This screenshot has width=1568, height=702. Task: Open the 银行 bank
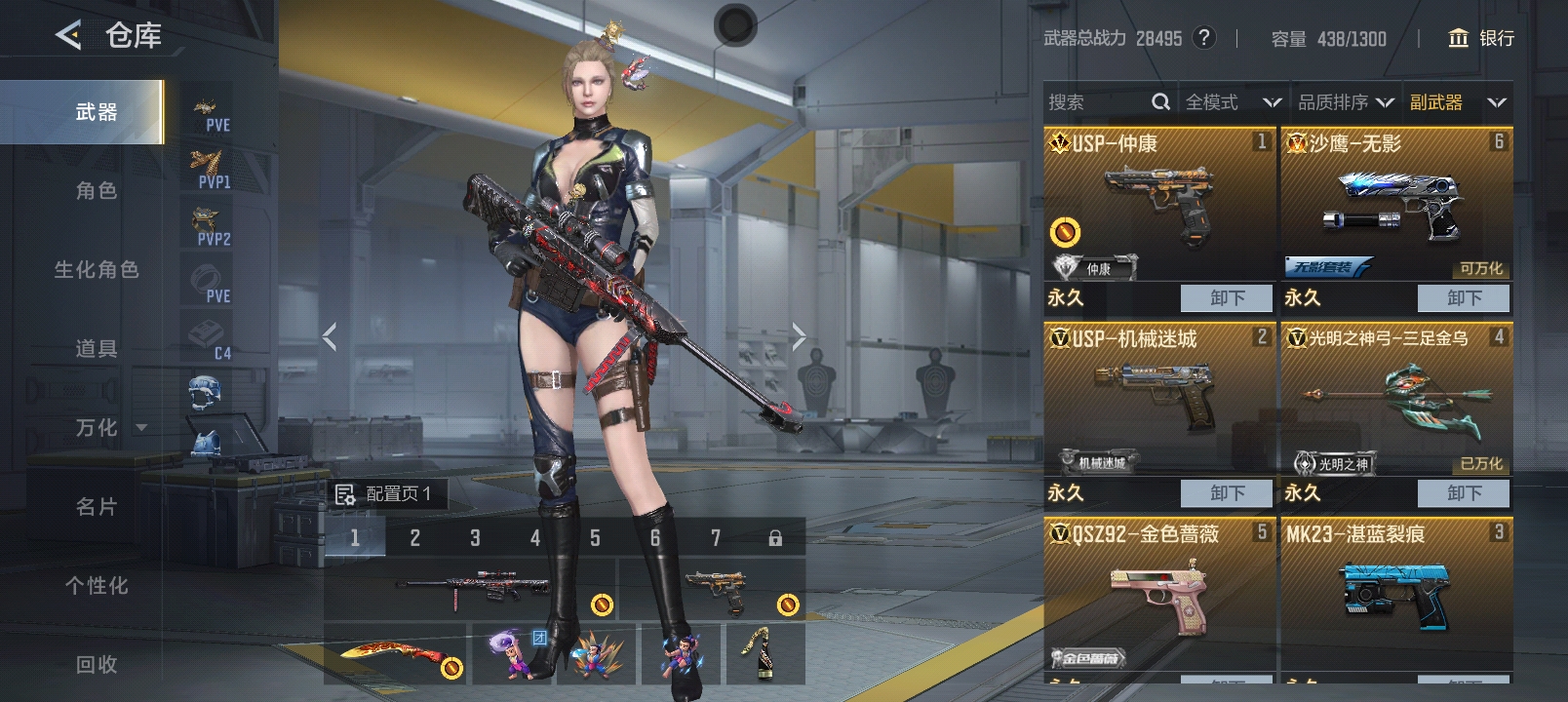tap(1481, 38)
